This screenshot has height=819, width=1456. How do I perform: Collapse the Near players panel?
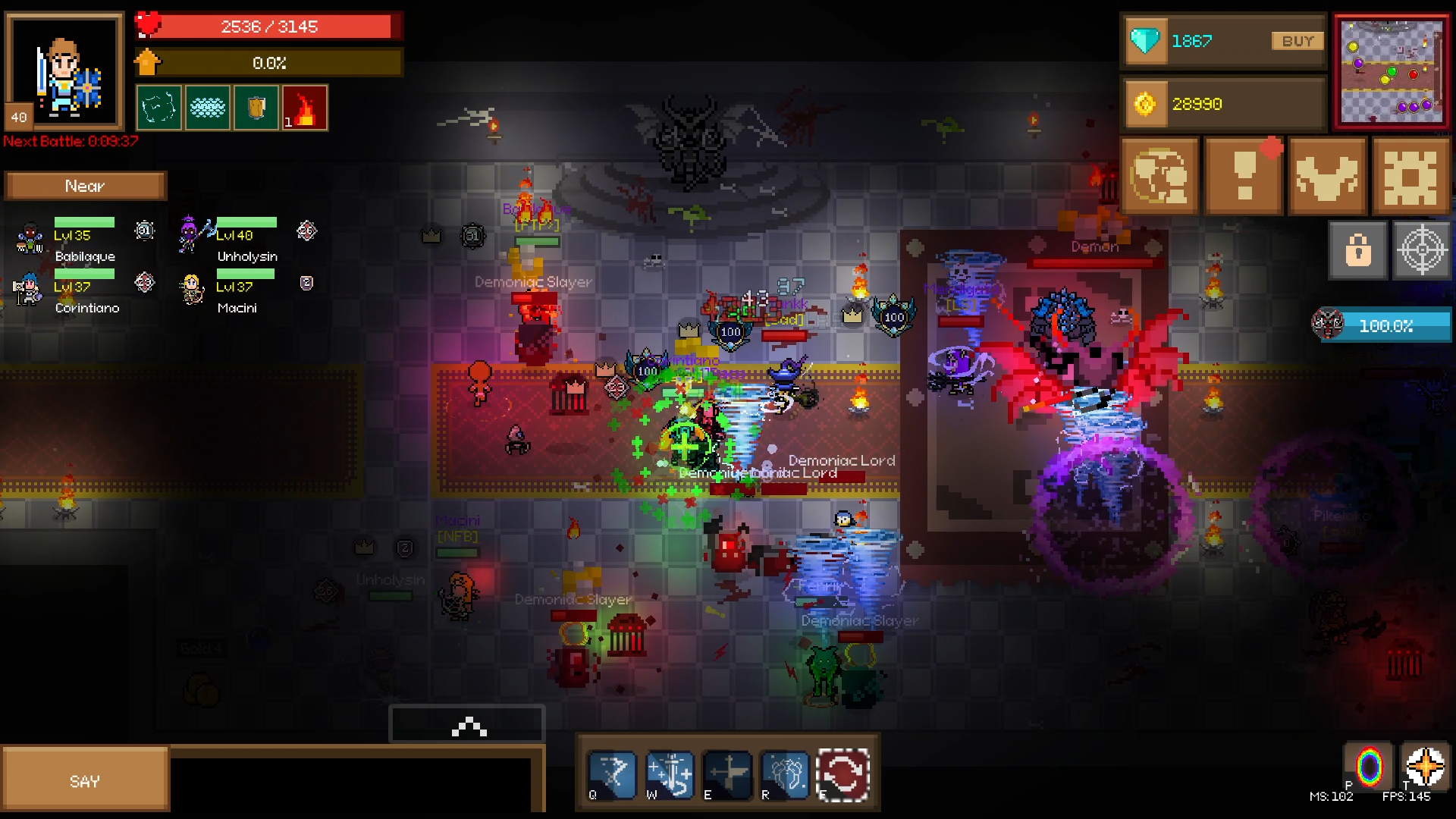[x=85, y=184]
